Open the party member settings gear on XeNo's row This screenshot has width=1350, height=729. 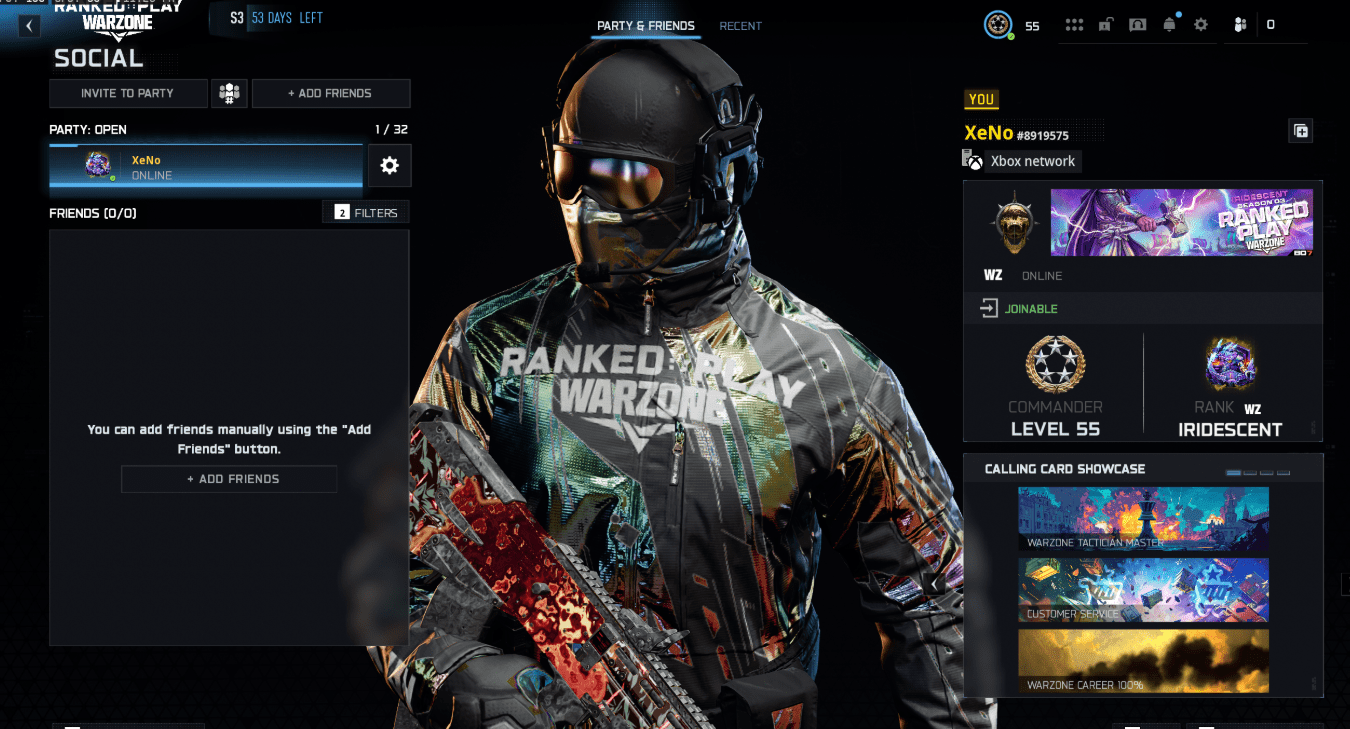[x=389, y=165]
